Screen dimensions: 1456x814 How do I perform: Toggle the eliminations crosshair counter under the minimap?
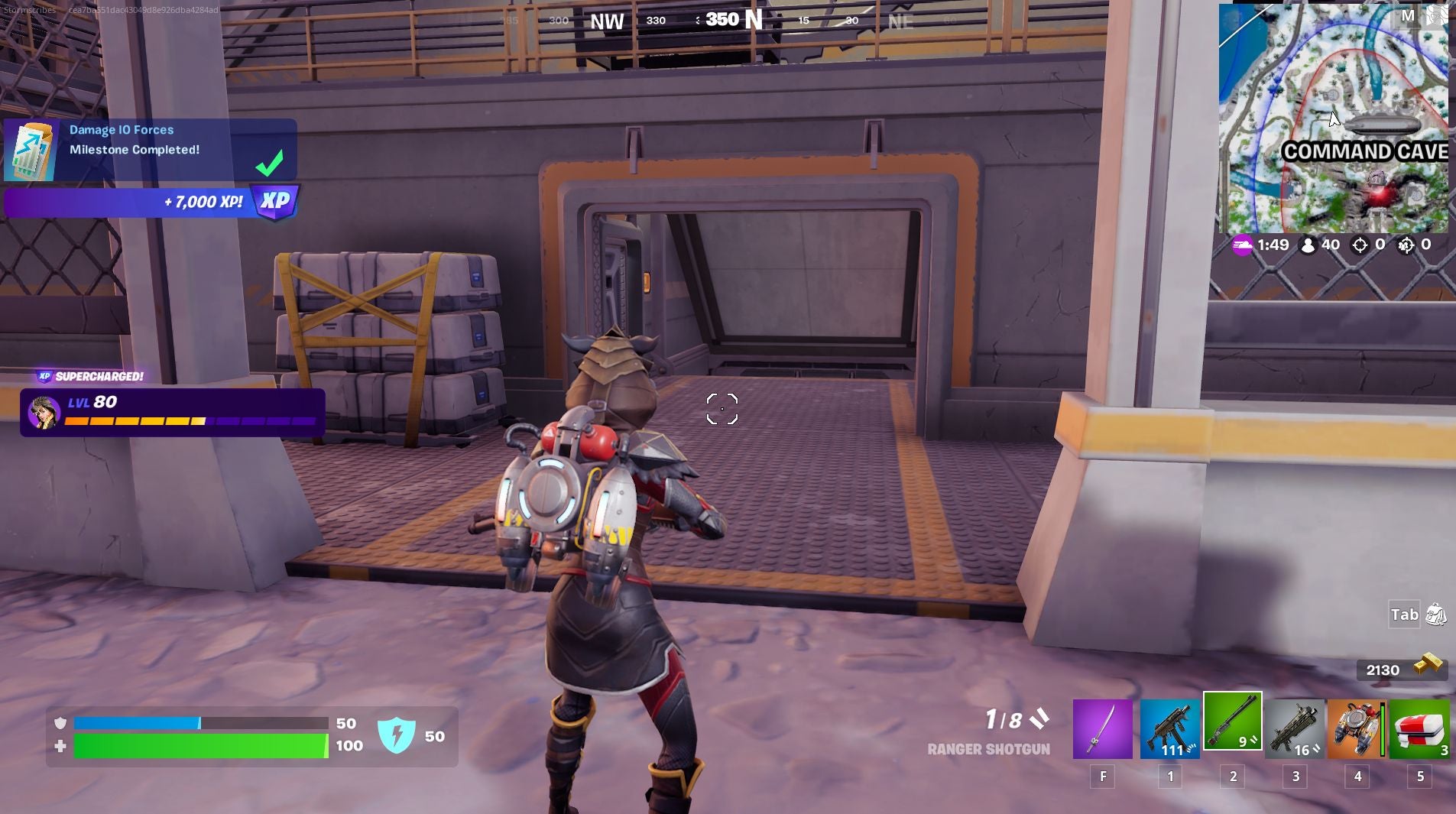point(1360,245)
